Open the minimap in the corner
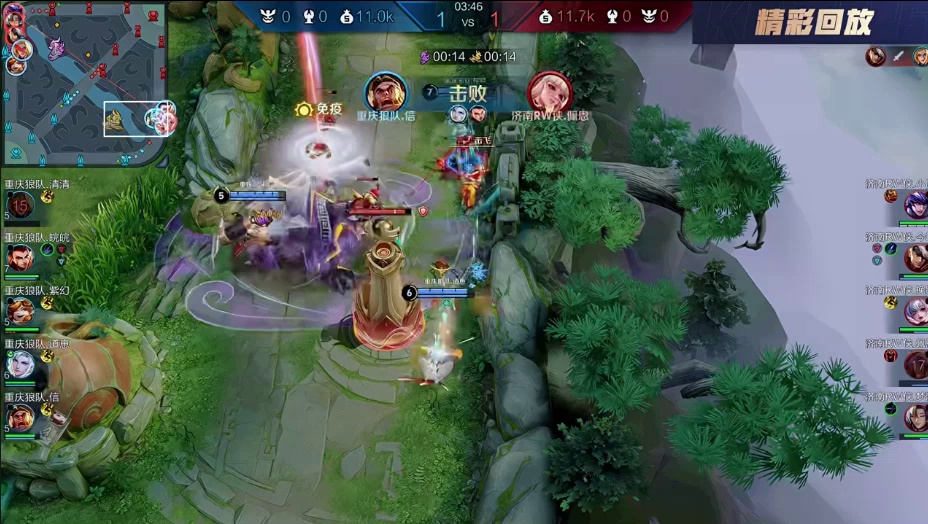This screenshot has height=524, width=928. pyautogui.click(x=83, y=83)
